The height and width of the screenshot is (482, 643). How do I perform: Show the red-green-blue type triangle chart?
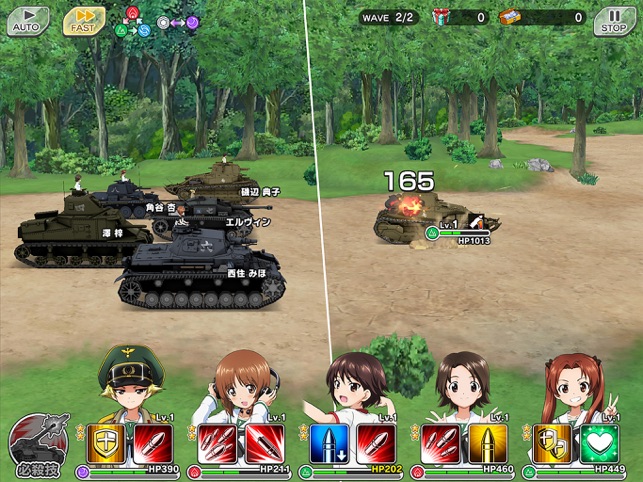click(x=133, y=21)
